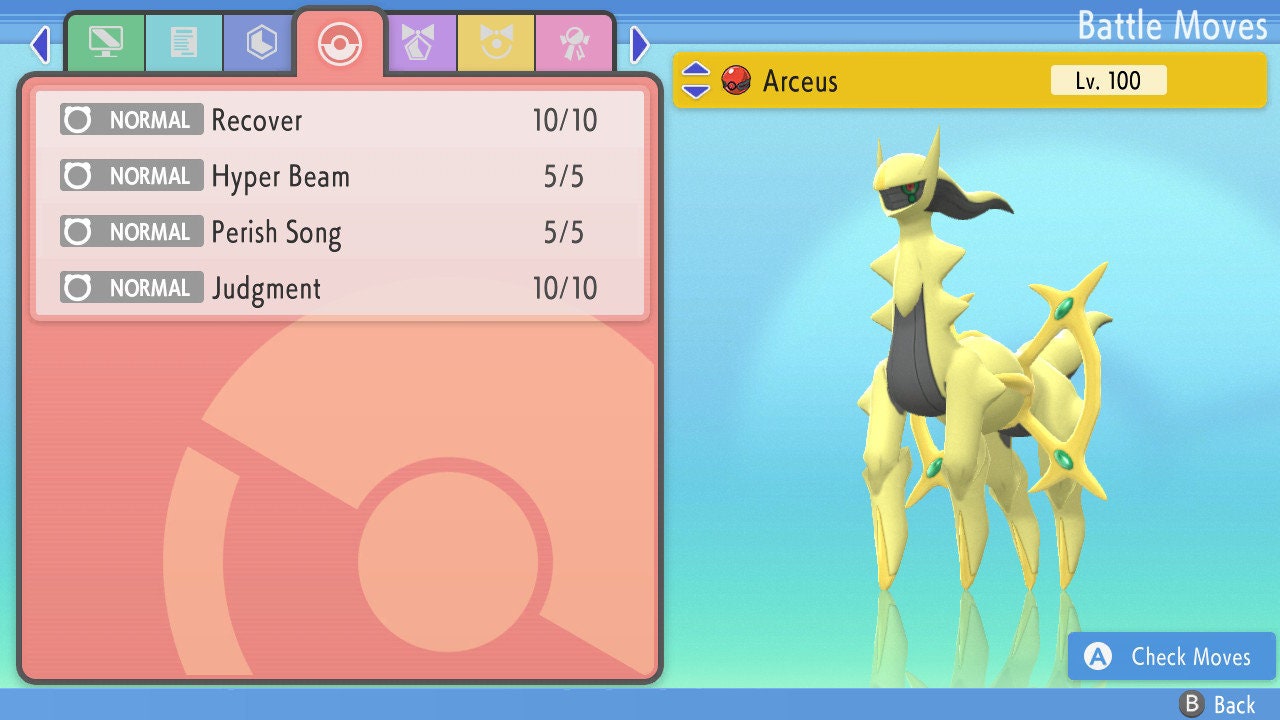Switch to the green monitor icon tab
This screenshot has height=720, width=1280.
click(x=105, y=43)
